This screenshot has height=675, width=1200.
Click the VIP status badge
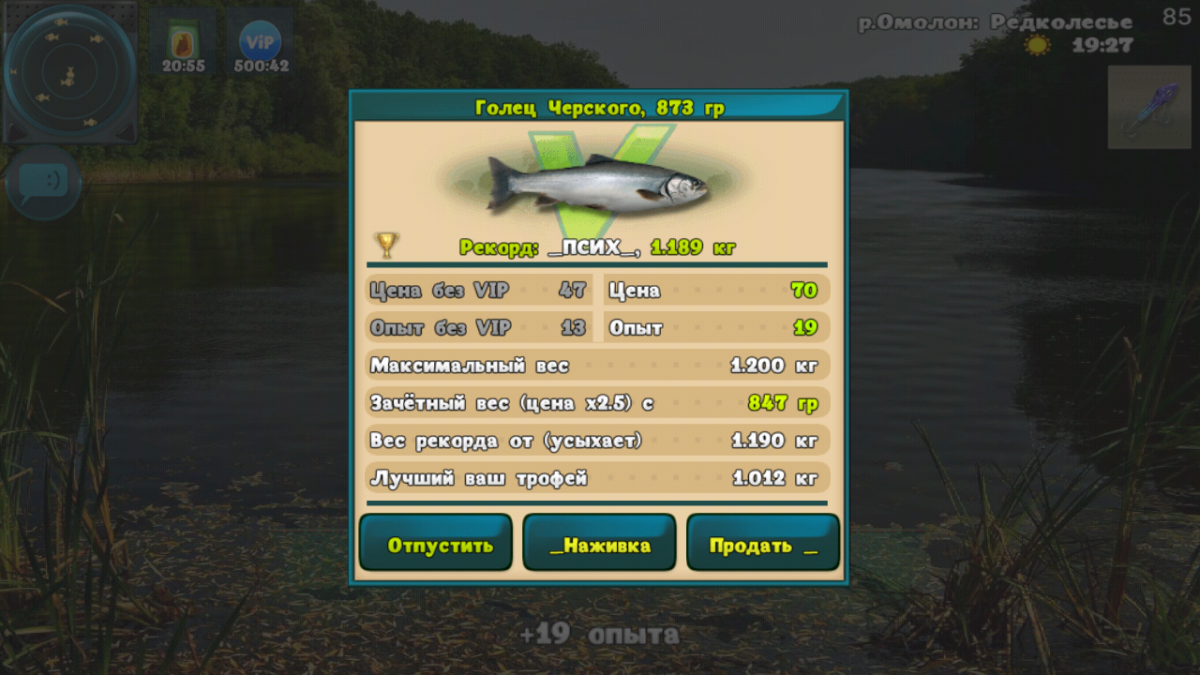(x=260, y=44)
